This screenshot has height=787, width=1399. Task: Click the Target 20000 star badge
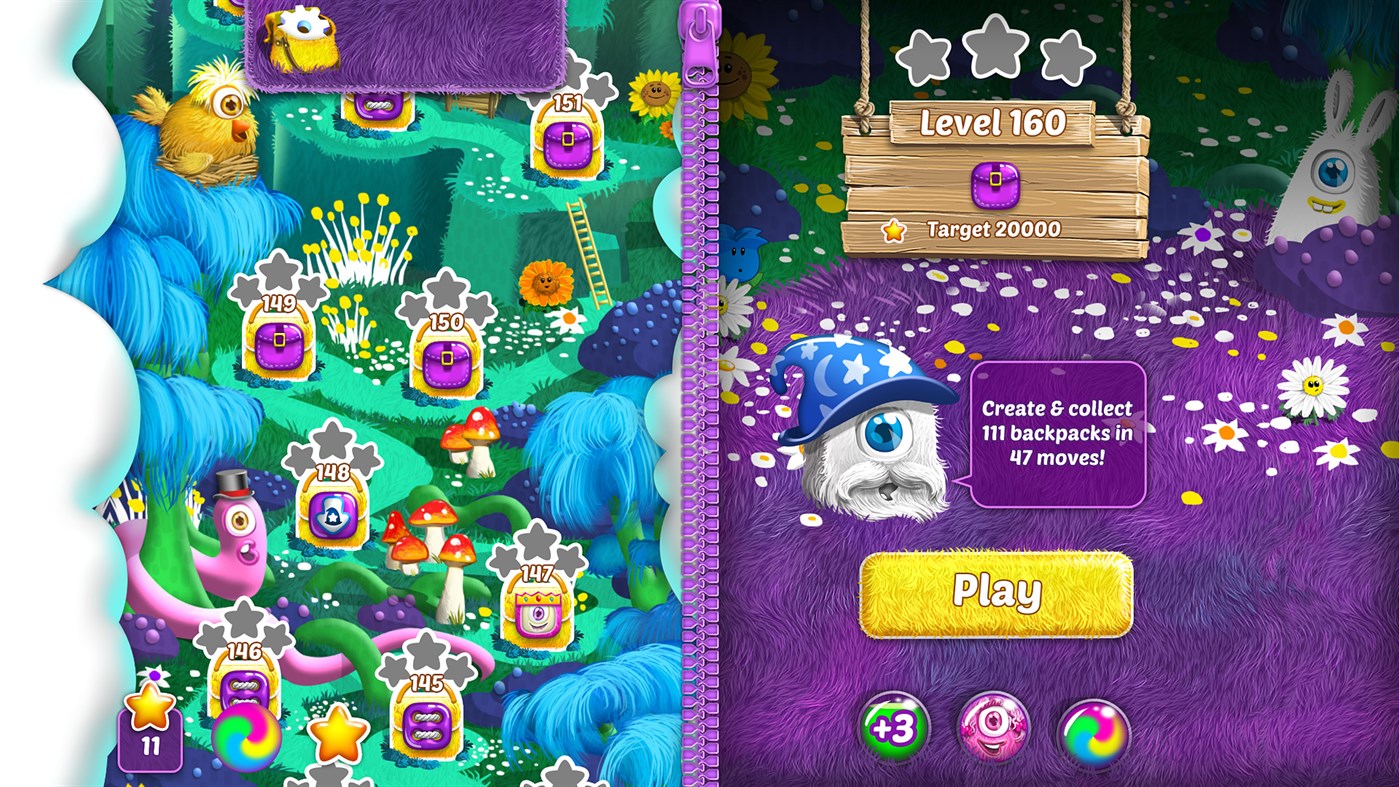coord(893,230)
